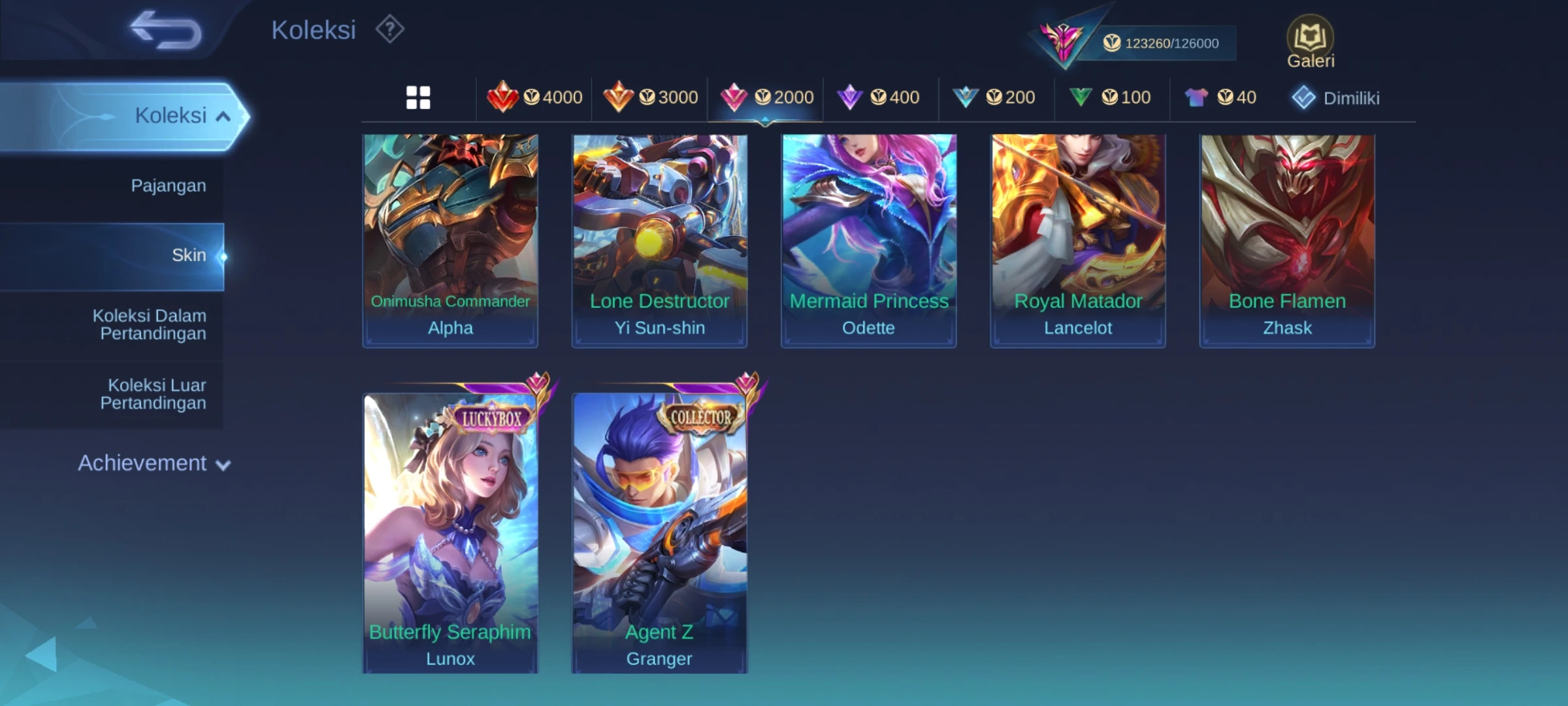Show all skins with the grid filter
Viewport: 1568px width, 706px height.
pyautogui.click(x=418, y=97)
